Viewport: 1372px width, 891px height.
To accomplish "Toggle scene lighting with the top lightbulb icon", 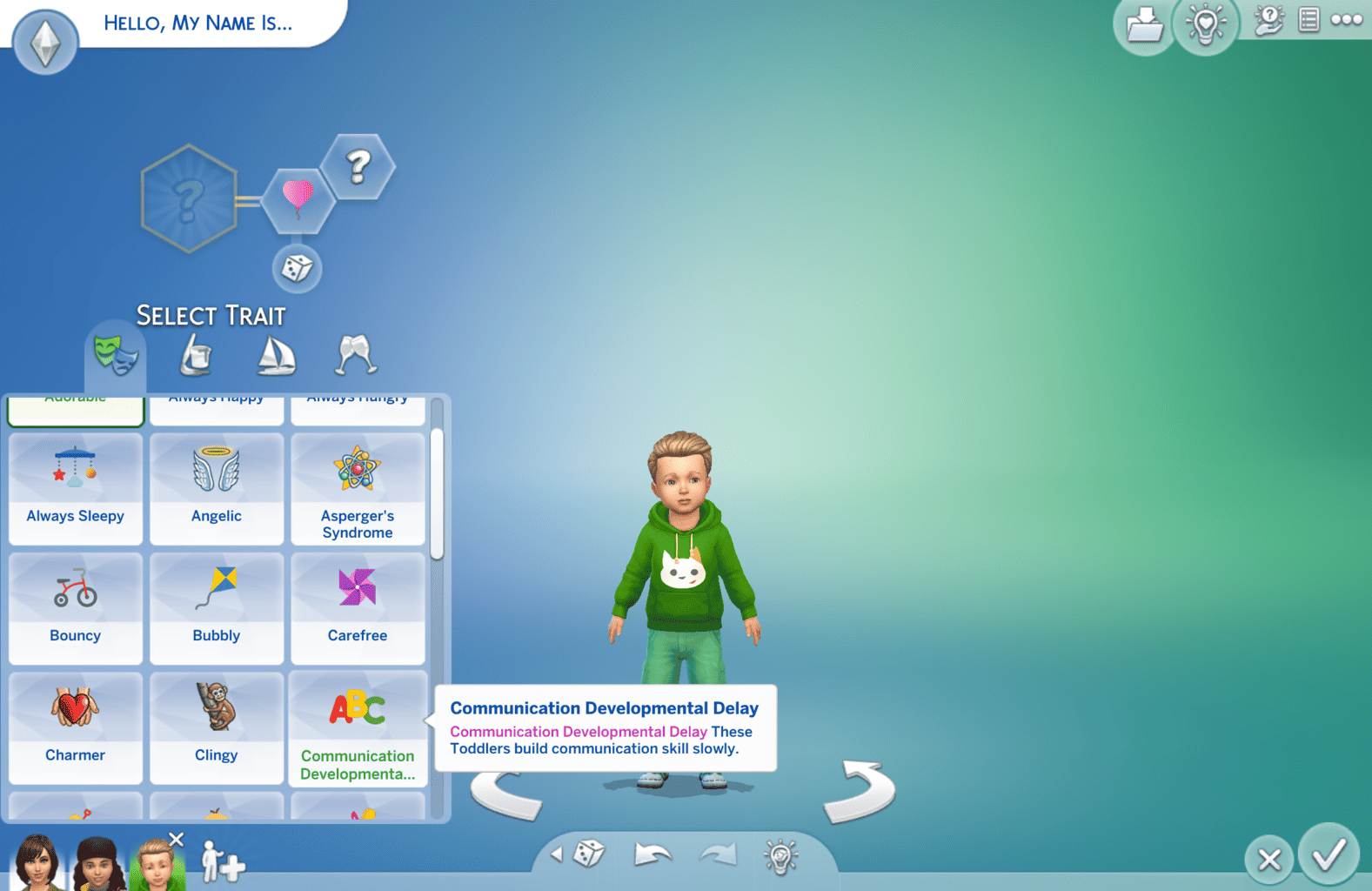I will (1206, 25).
